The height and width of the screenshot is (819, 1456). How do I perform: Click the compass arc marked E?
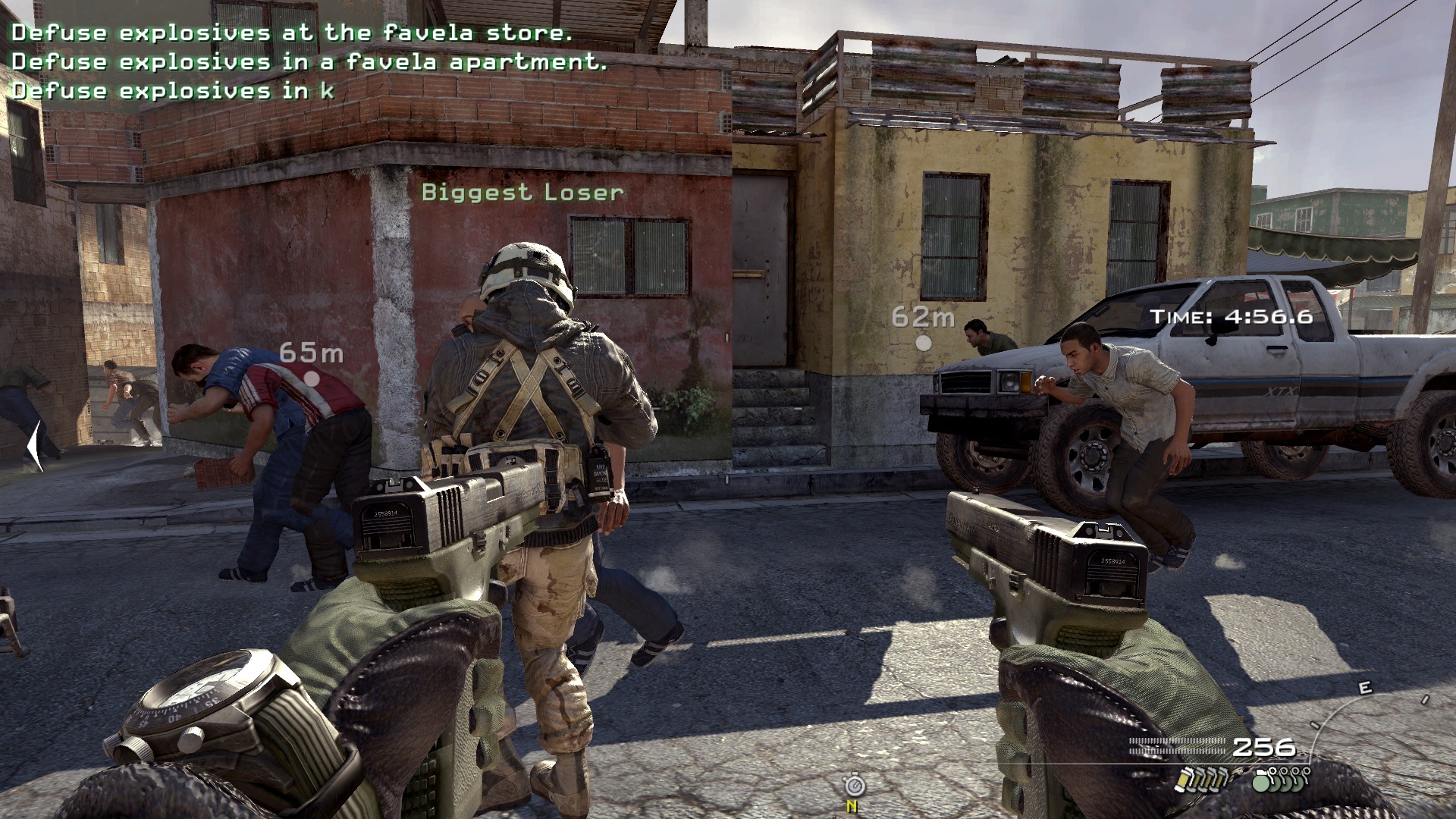tap(1365, 689)
